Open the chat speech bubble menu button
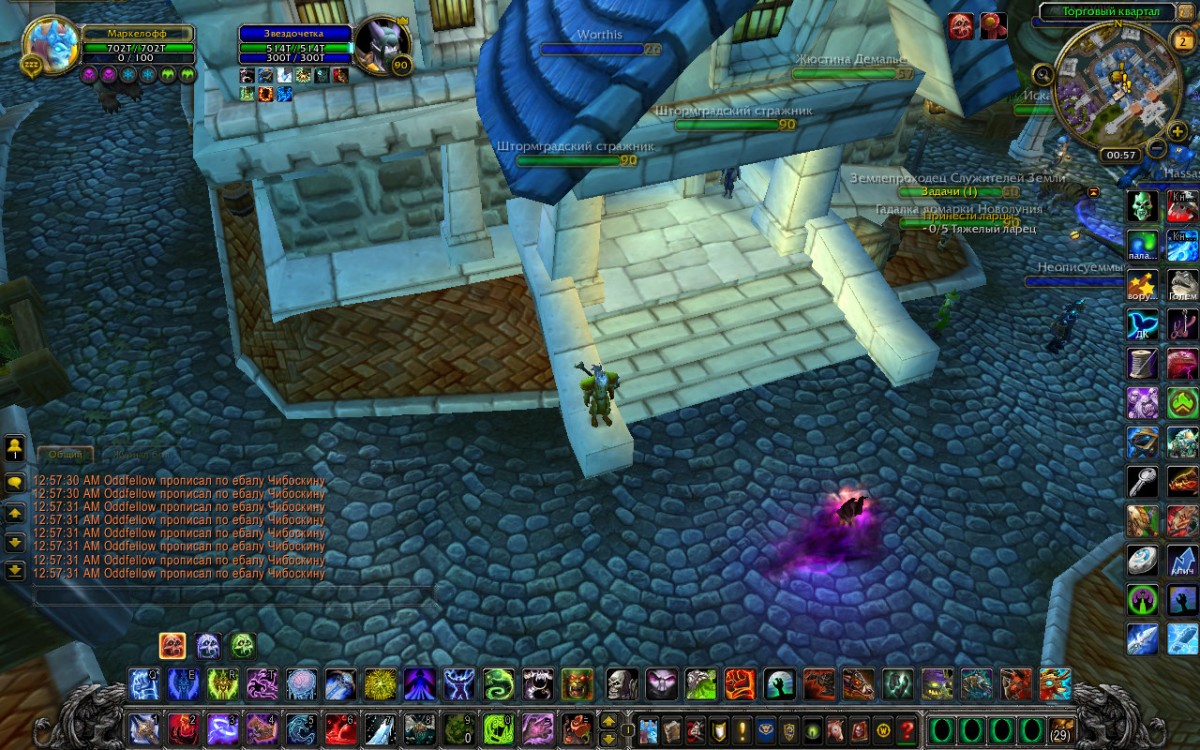The height and width of the screenshot is (750, 1200). click(15, 481)
